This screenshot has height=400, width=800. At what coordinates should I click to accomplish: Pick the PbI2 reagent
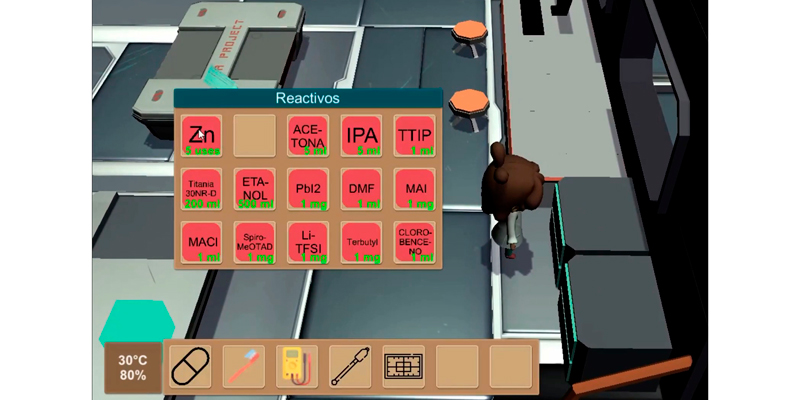point(308,188)
